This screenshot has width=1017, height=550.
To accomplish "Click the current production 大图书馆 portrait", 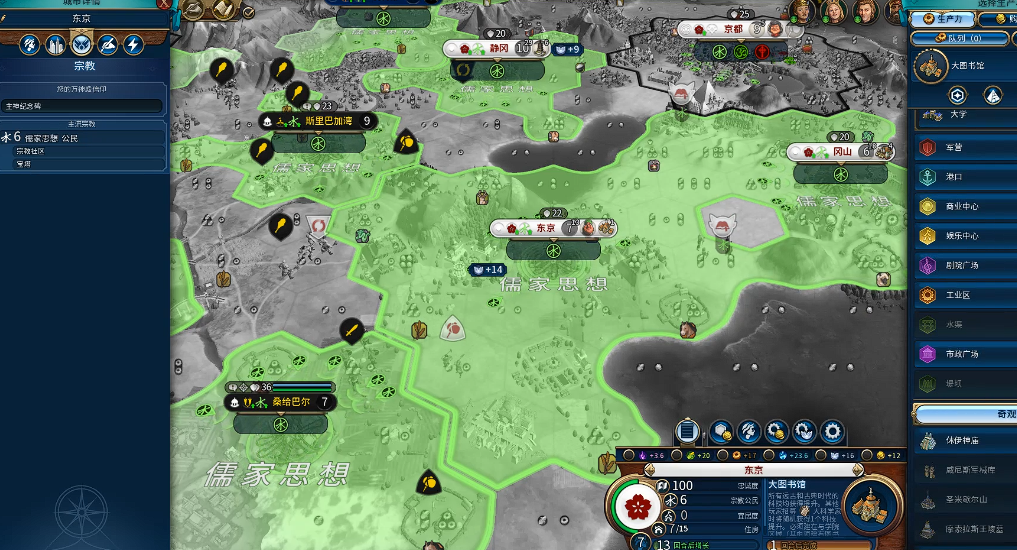I will tap(872, 505).
